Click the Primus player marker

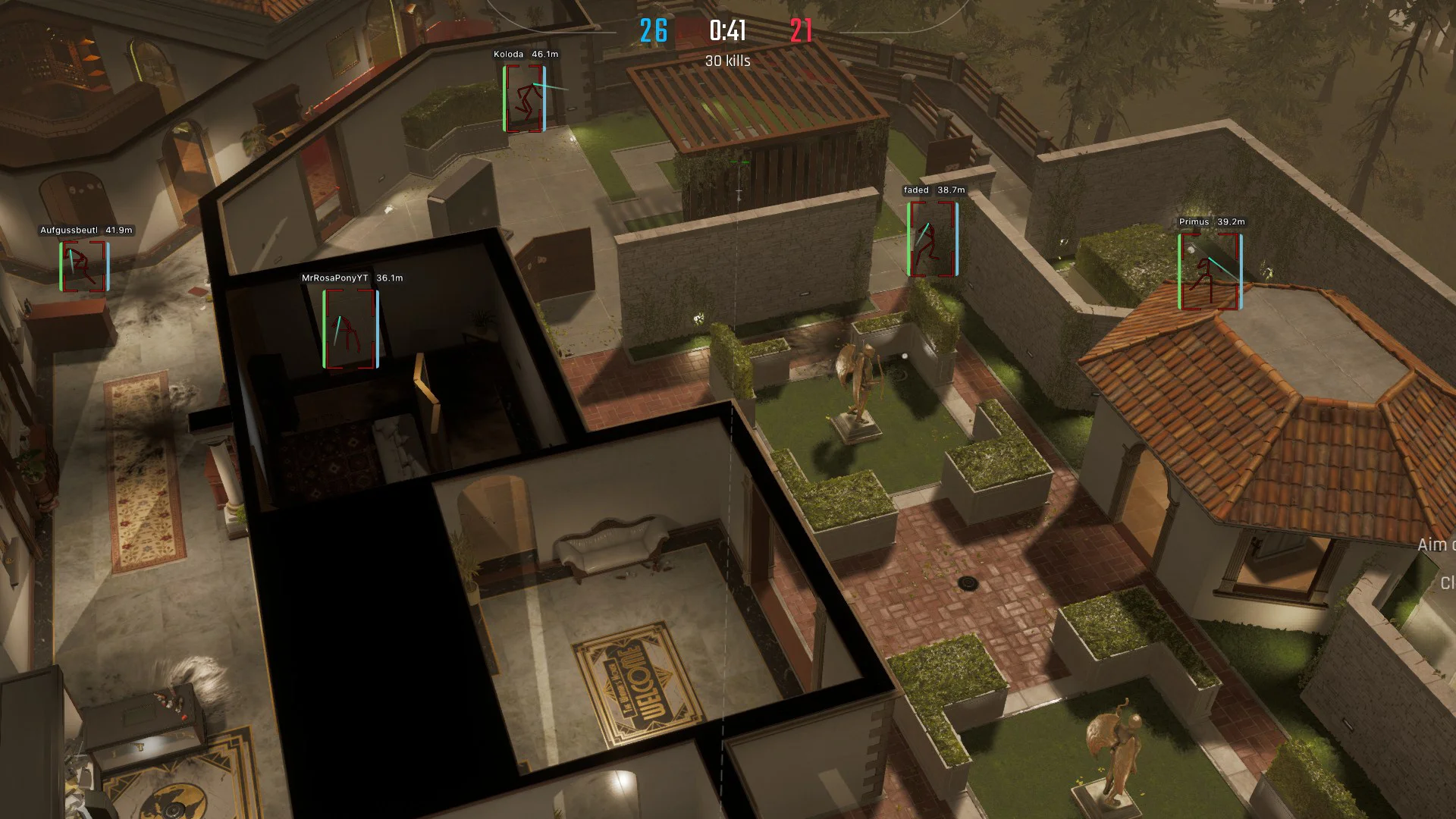(x=1210, y=271)
